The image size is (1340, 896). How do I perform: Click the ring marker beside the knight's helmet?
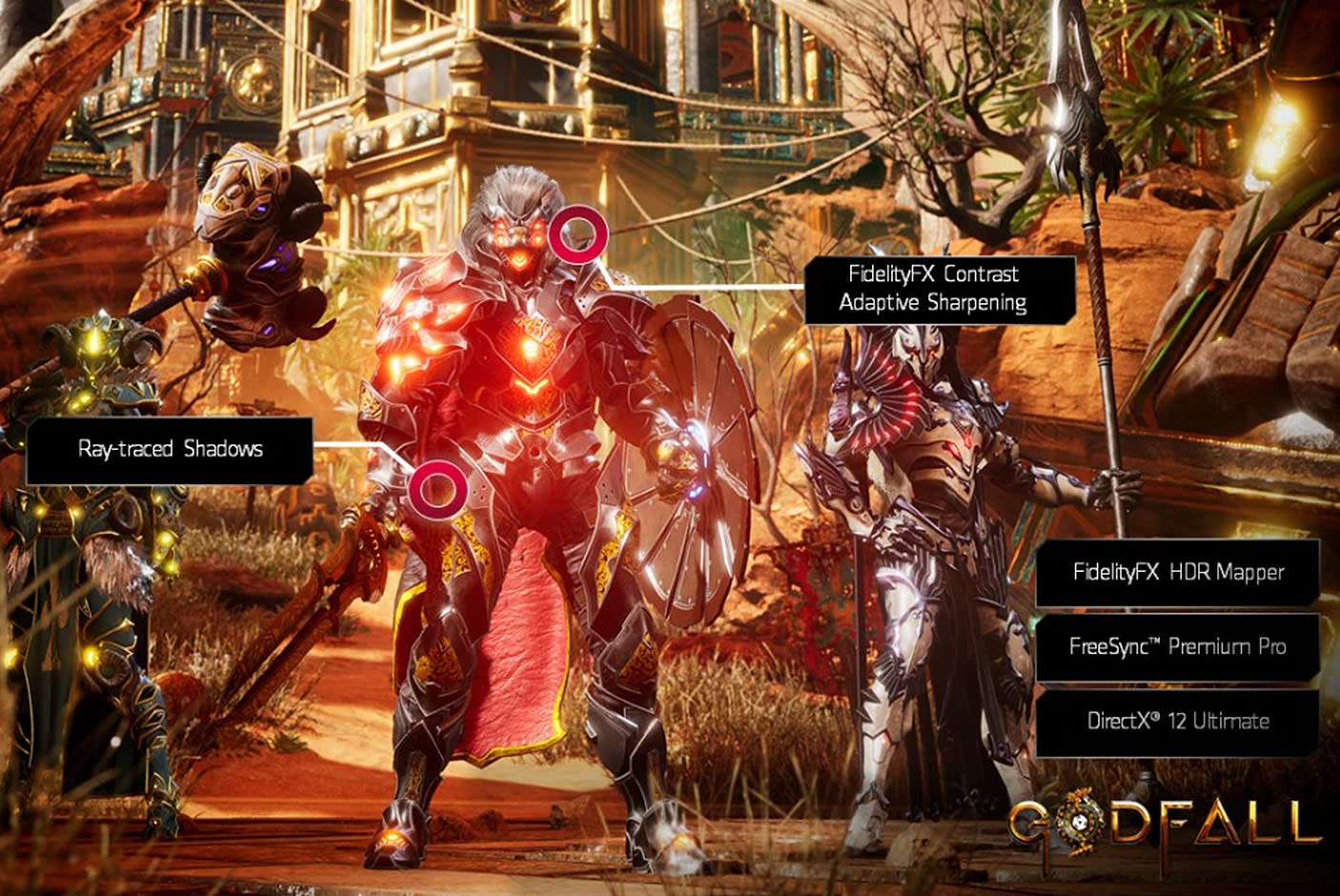(x=579, y=234)
